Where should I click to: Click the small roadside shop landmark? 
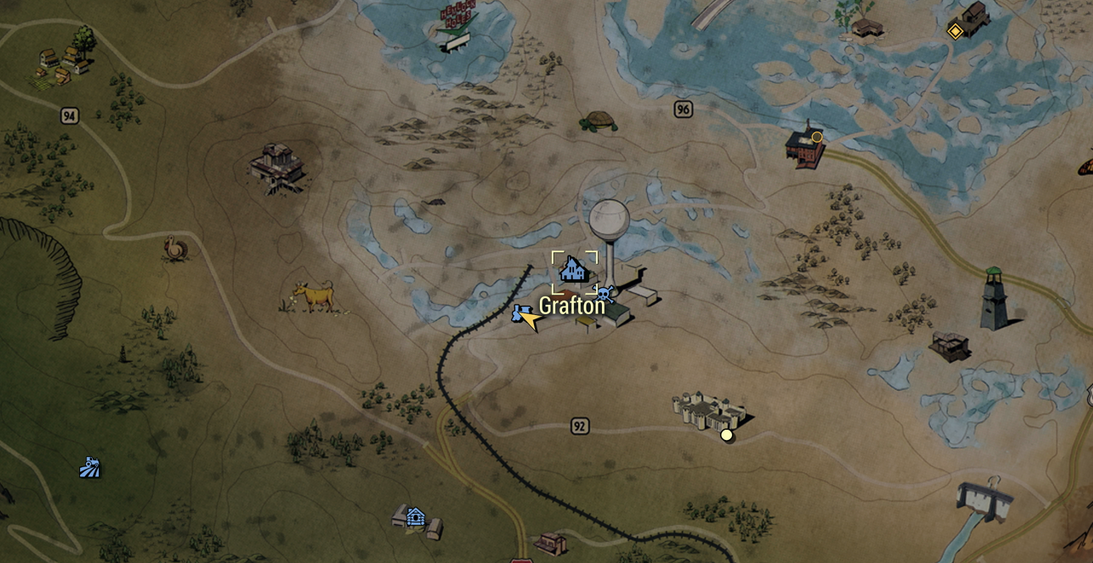[549, 543]
